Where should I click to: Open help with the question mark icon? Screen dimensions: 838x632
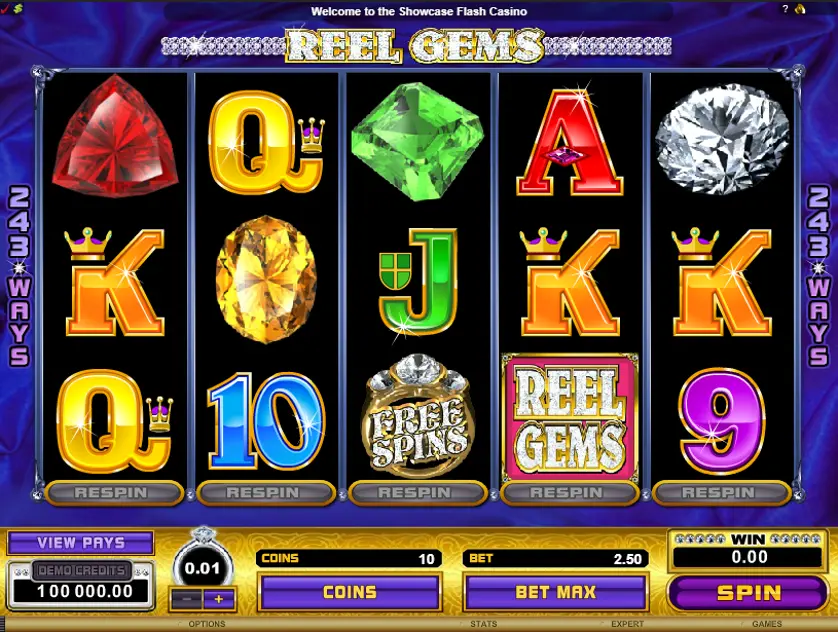pos(785,9)
